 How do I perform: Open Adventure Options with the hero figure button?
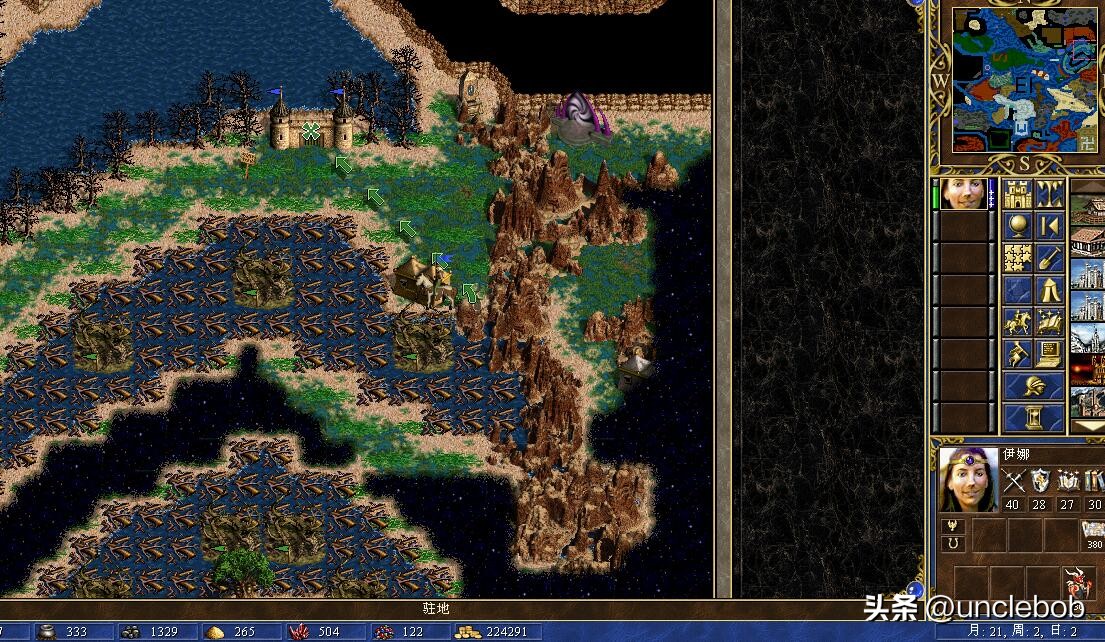click(1018, 353)
